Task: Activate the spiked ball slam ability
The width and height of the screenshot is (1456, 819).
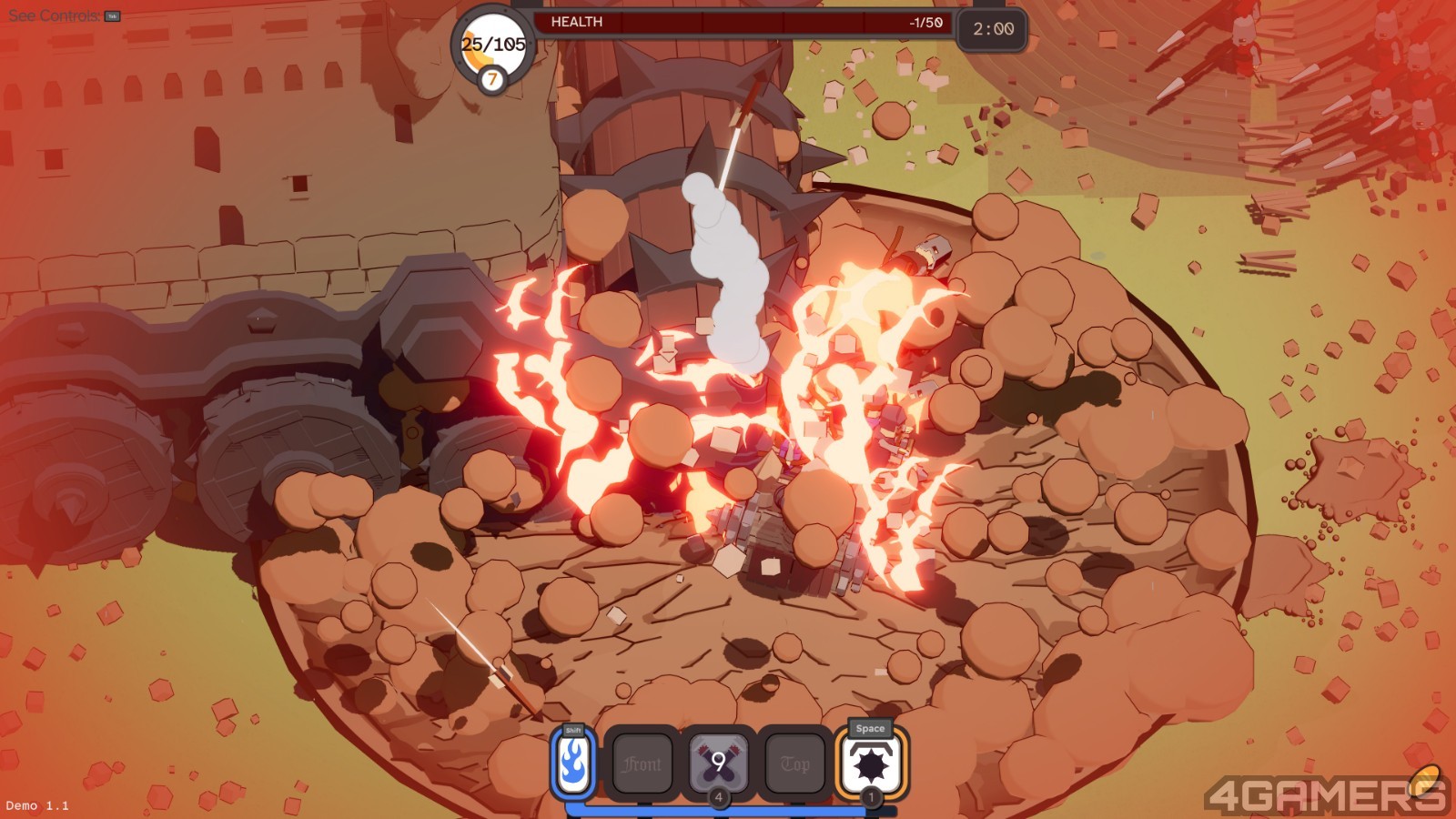Action: pos(871,764)
